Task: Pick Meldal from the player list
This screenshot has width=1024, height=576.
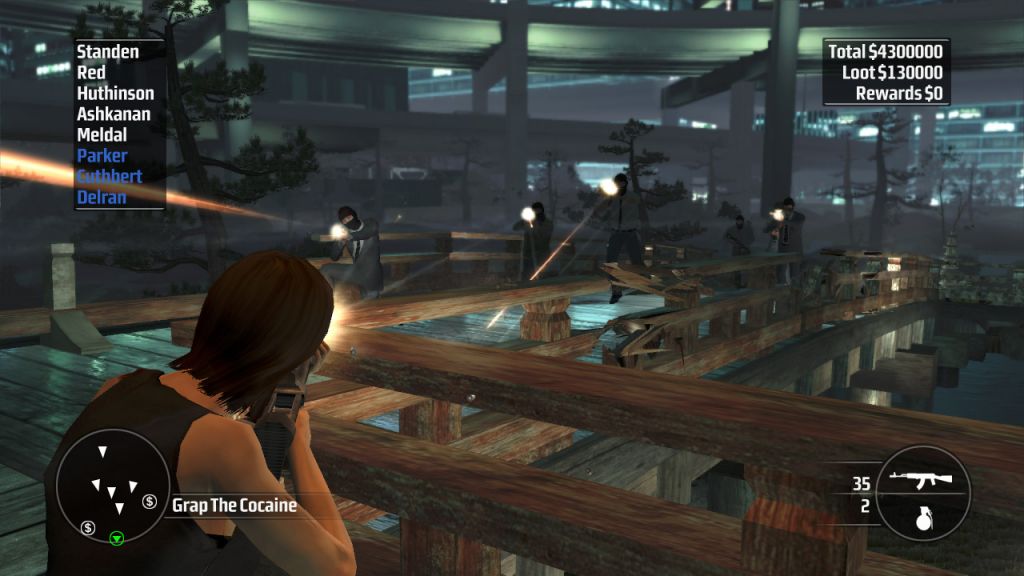Action: 102,135
